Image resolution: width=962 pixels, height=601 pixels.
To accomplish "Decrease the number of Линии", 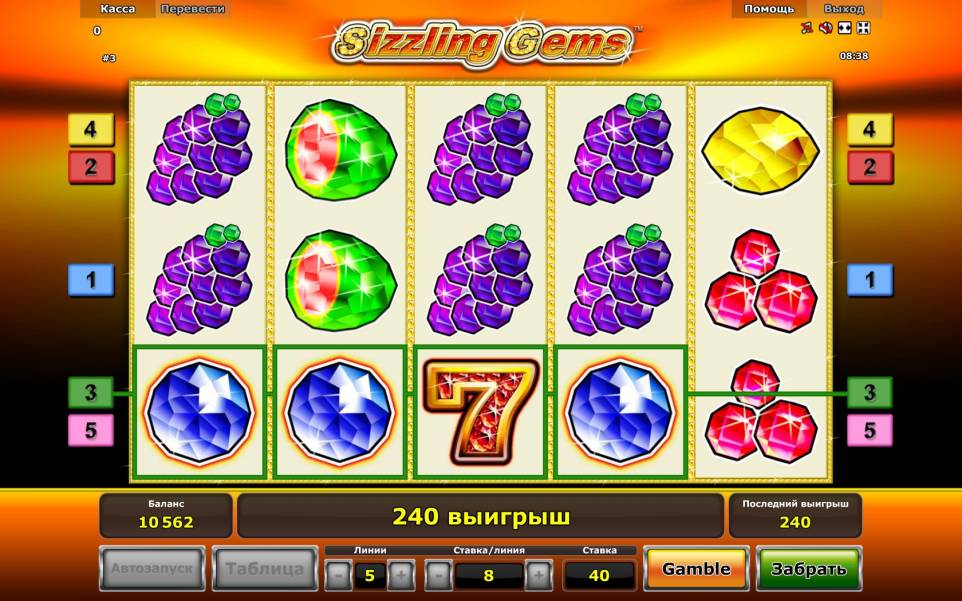I will click(x=338, y=575).
